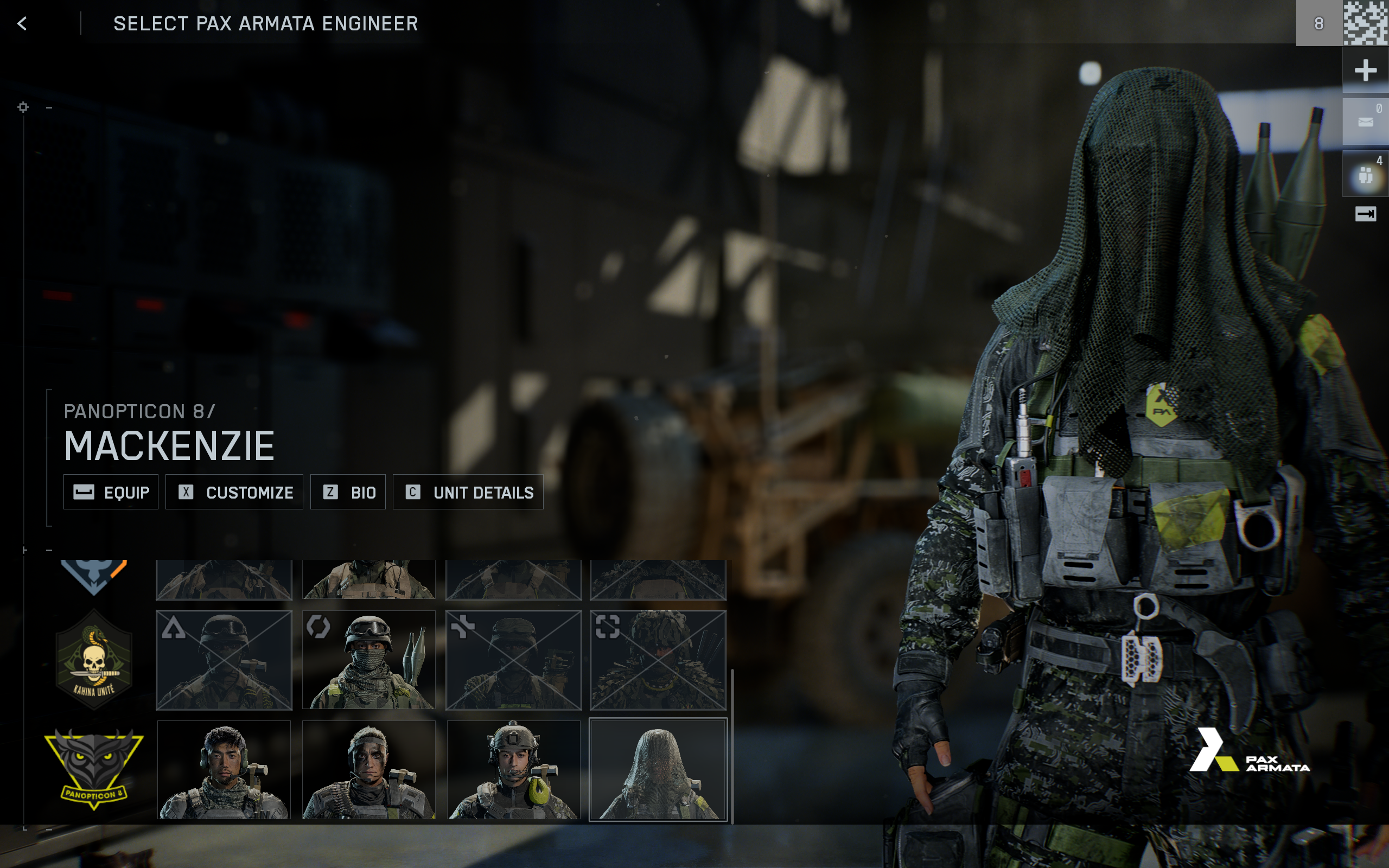This screenshot has height=868, width=1389.
Task: Open Mackenzie's Bio
Action: pyautogui.click(x=348, y=492)
